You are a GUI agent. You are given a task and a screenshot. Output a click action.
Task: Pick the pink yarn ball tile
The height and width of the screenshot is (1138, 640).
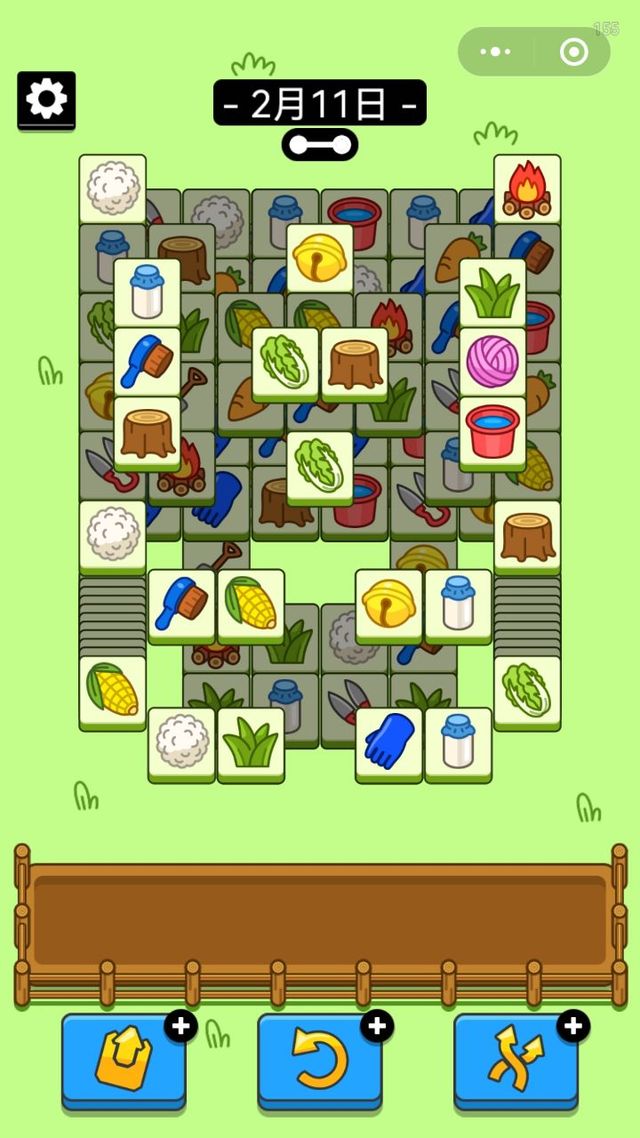click(493, 360)
